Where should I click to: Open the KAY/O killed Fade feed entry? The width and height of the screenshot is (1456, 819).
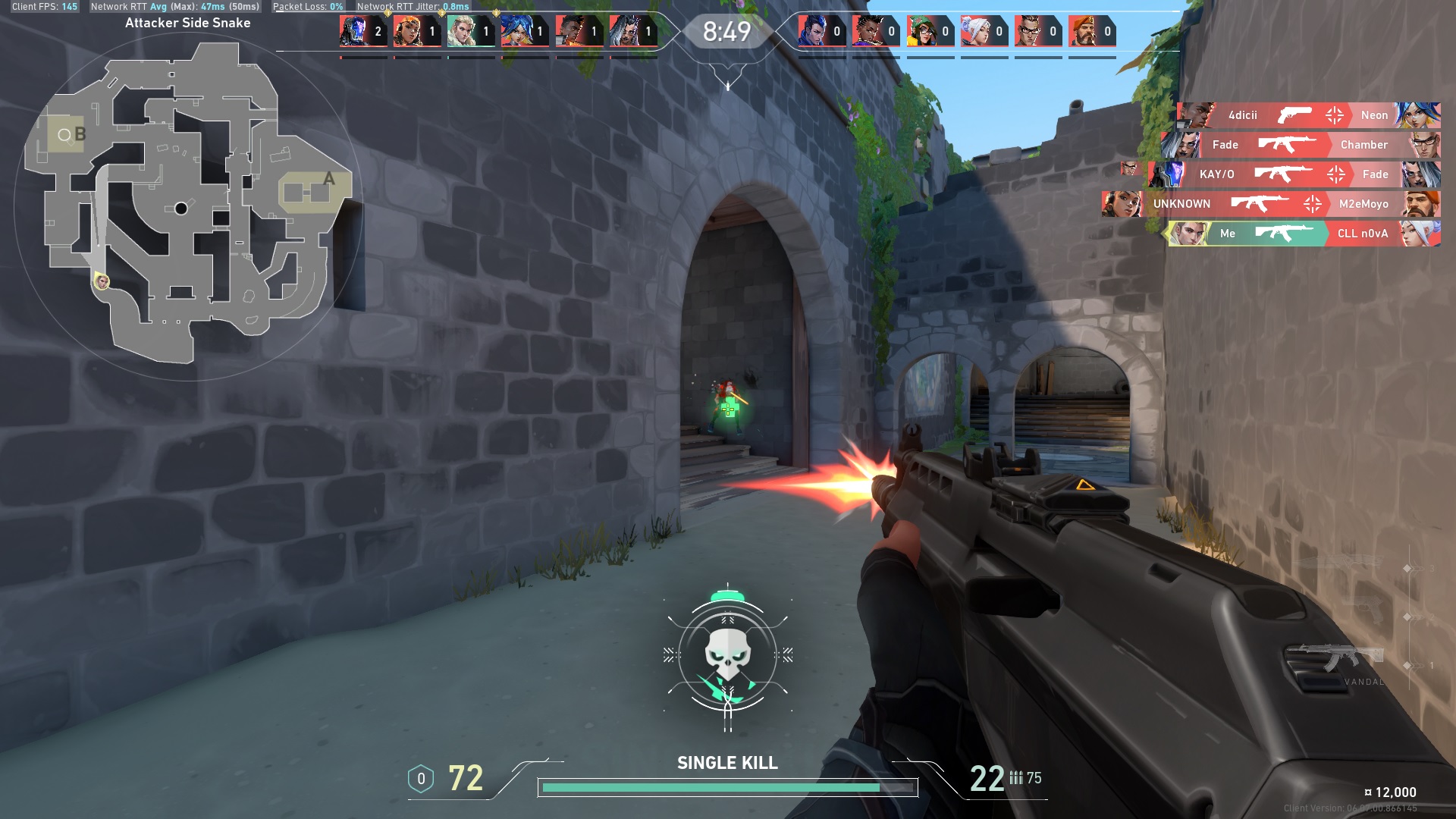1294,174
